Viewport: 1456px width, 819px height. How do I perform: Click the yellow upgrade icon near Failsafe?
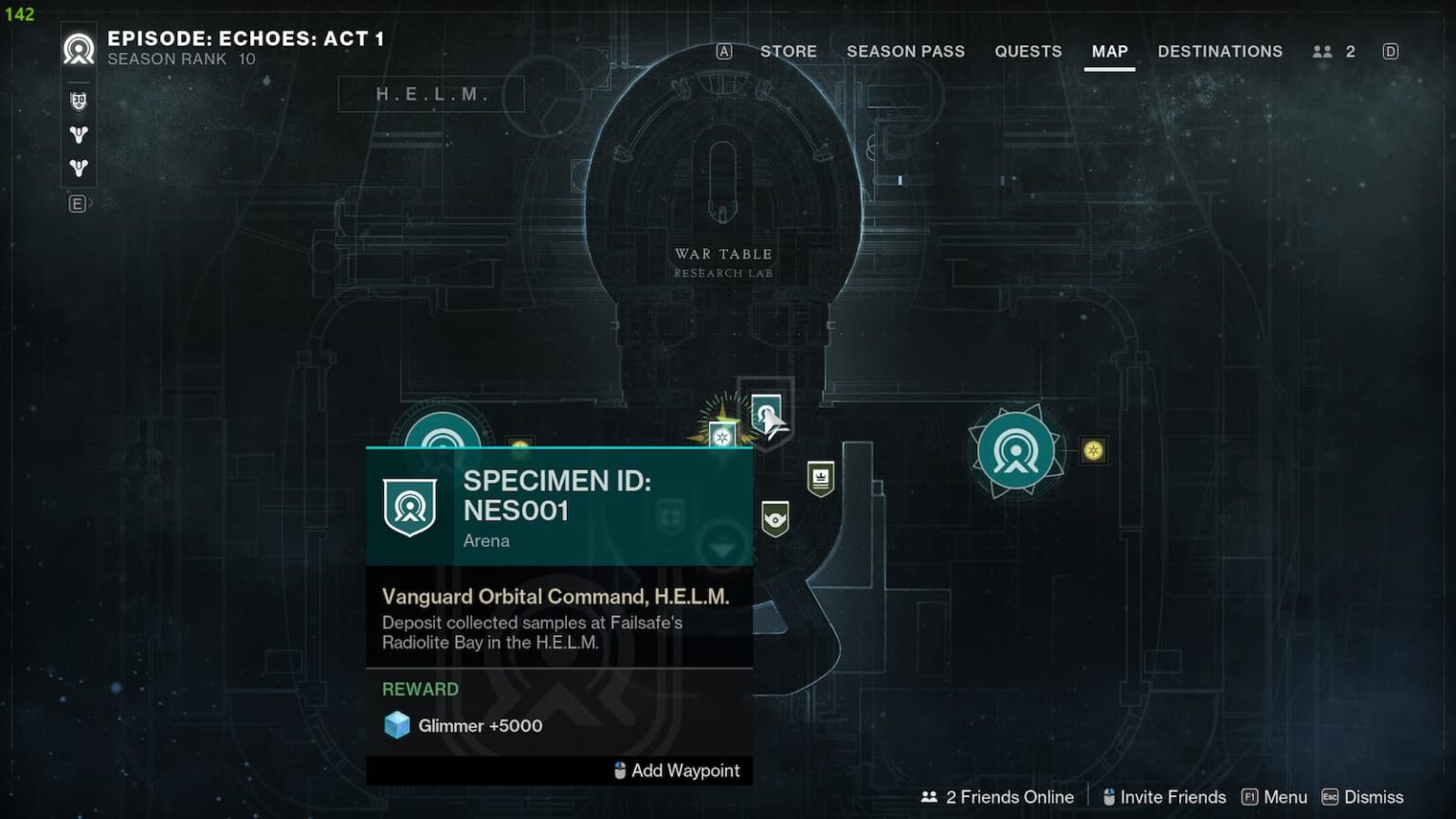1092,452
